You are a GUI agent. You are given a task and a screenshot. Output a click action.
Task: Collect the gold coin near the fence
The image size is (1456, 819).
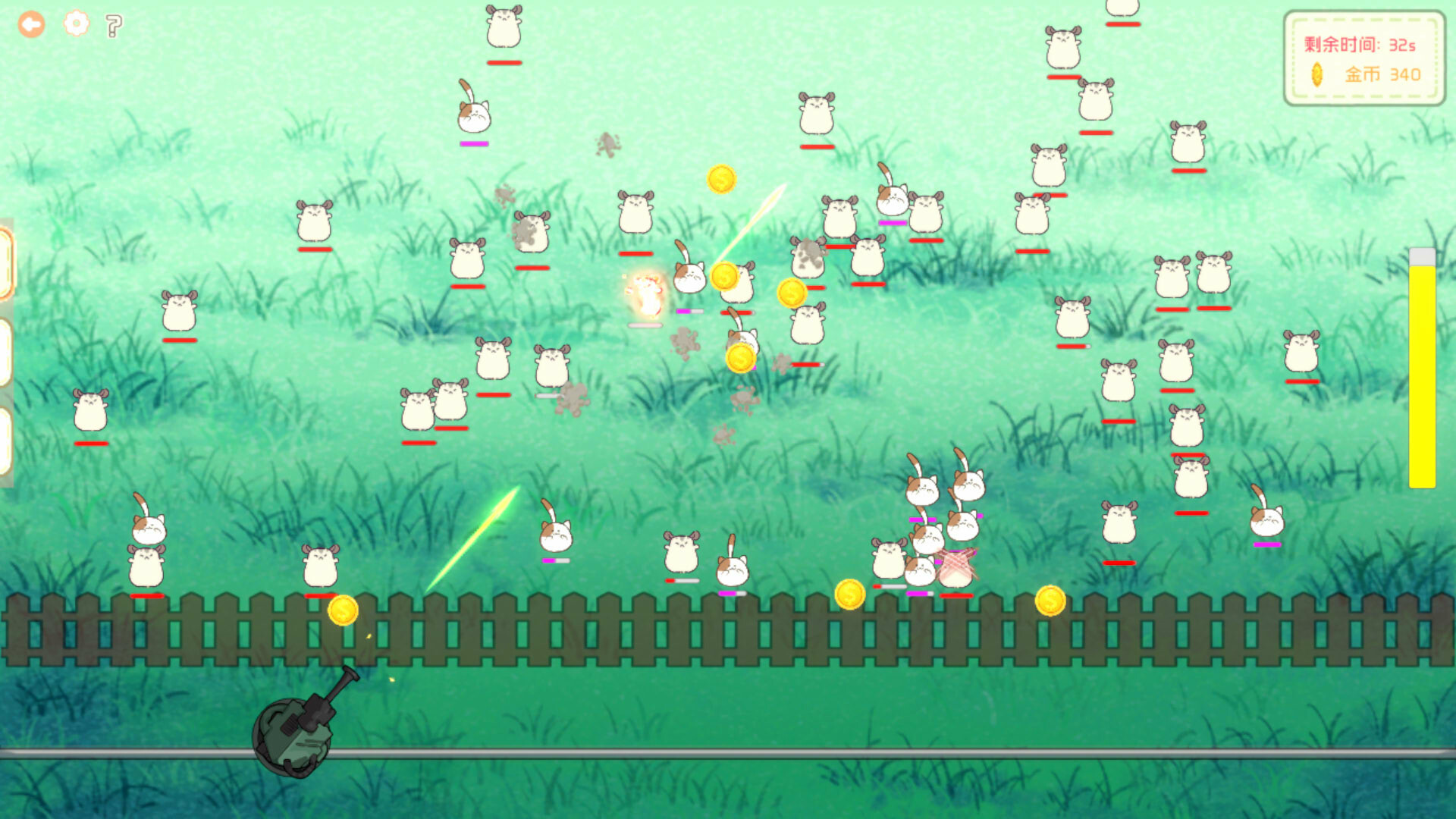pyautogui.click(x=342, y=610)
